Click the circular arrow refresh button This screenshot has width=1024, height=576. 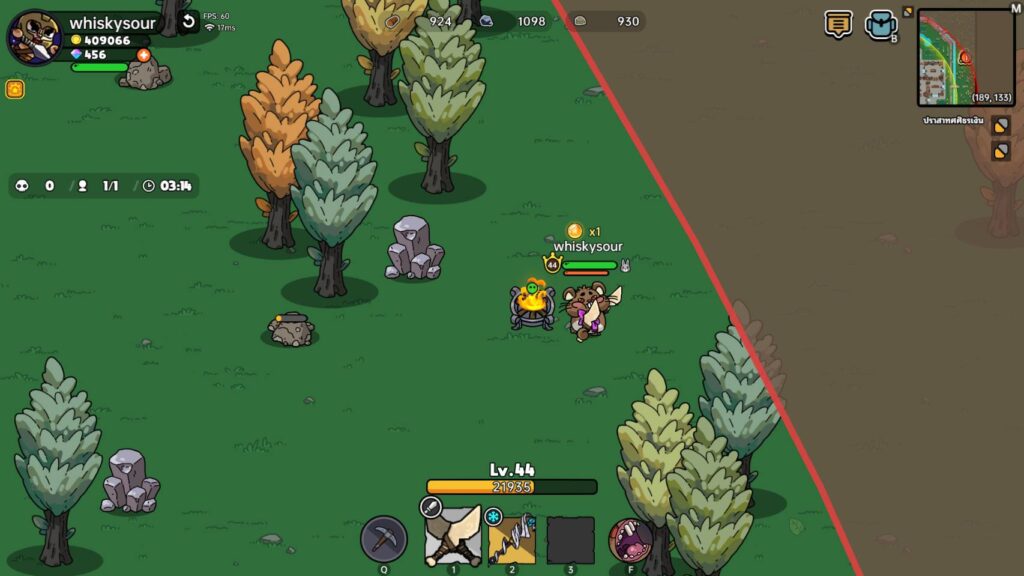pos(188,23)
